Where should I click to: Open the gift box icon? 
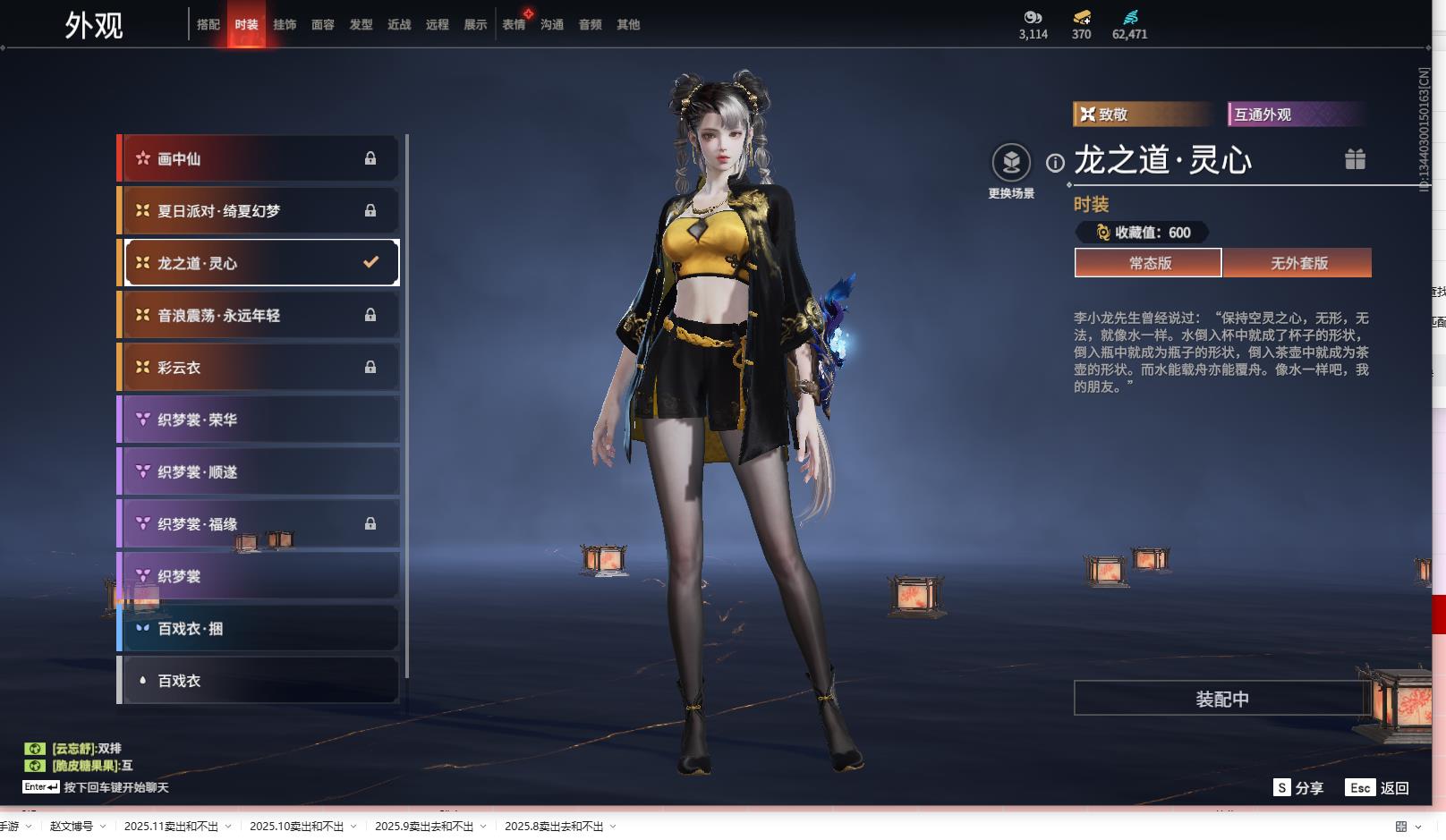click(x=1355, y=159)
